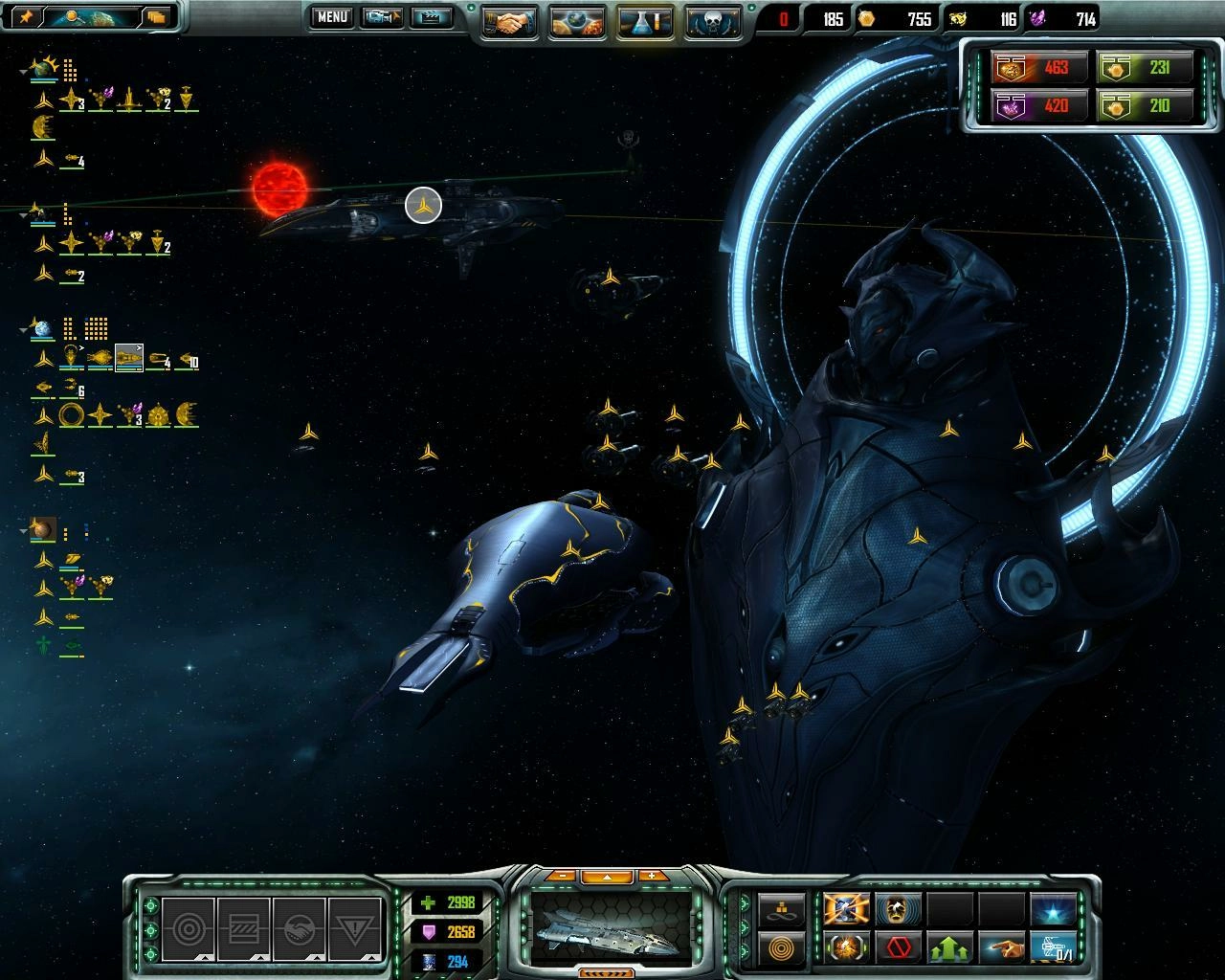
Task: Click the red hexagon stop command
Action: tap(899, 947)
